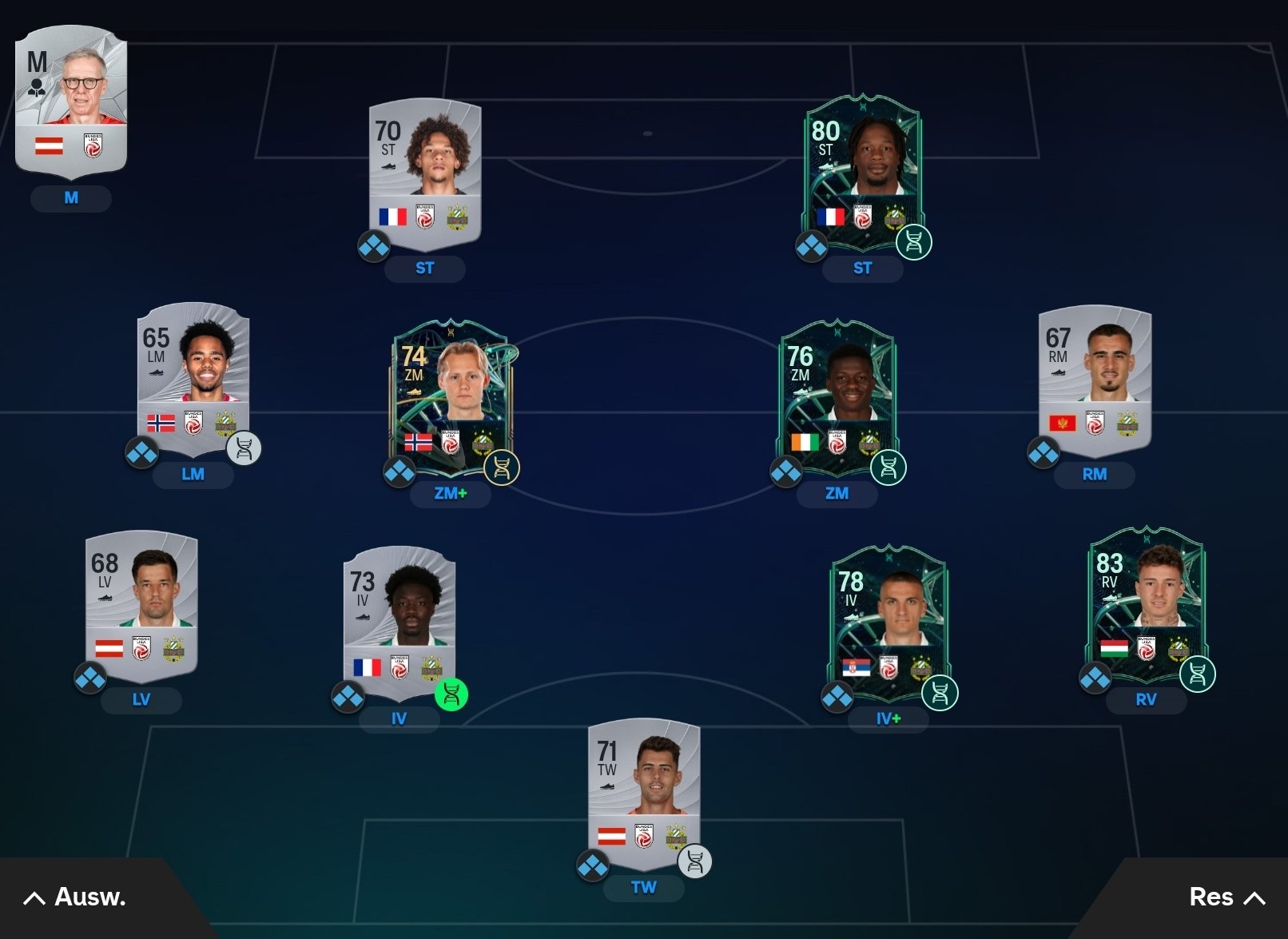Choose the 70-rated ST striker card

coord(424,172)
